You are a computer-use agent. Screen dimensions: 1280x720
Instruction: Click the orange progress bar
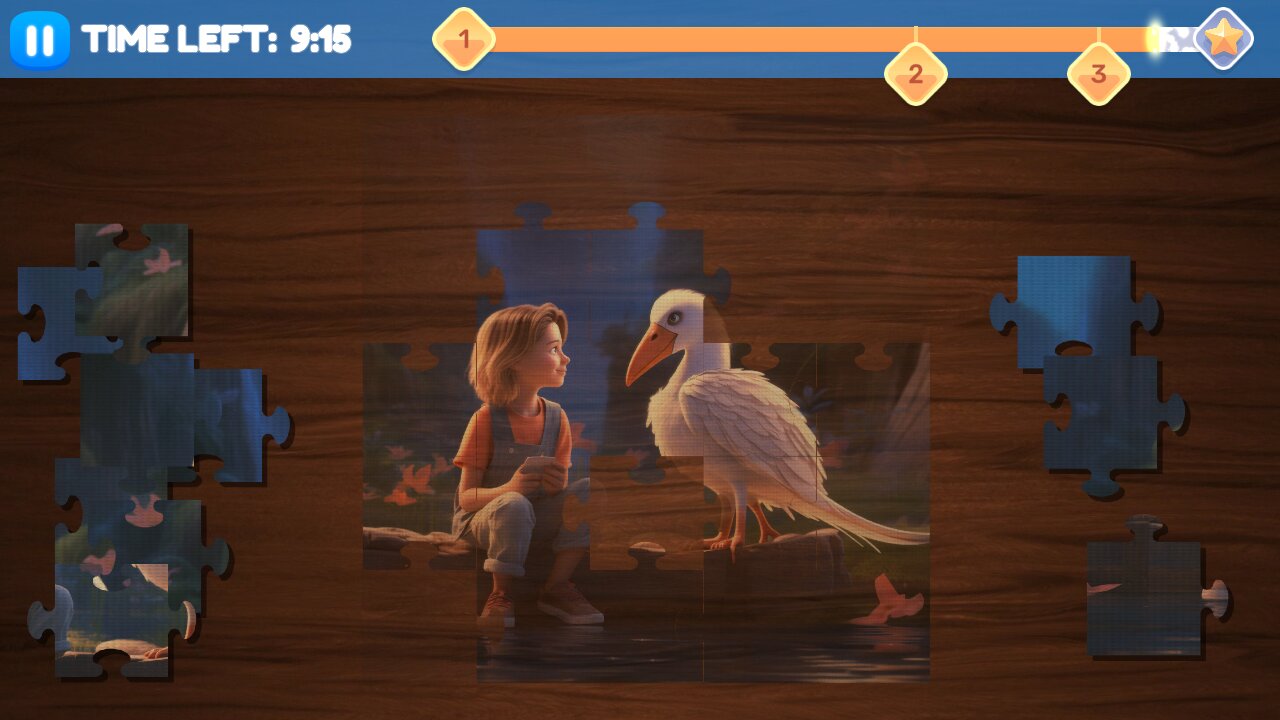(x=750, y=38)
